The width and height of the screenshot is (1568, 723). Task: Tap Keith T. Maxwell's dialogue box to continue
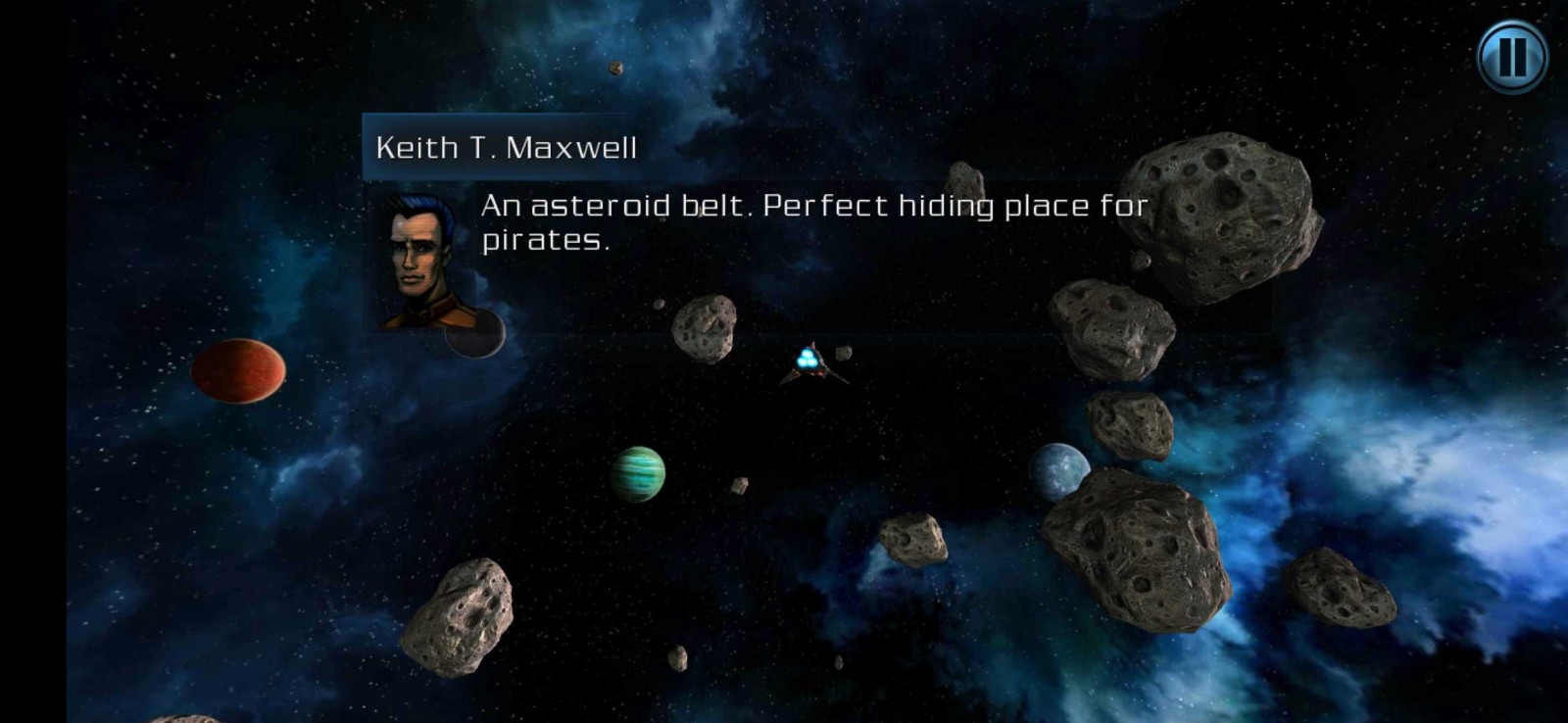tap(813, 223)
